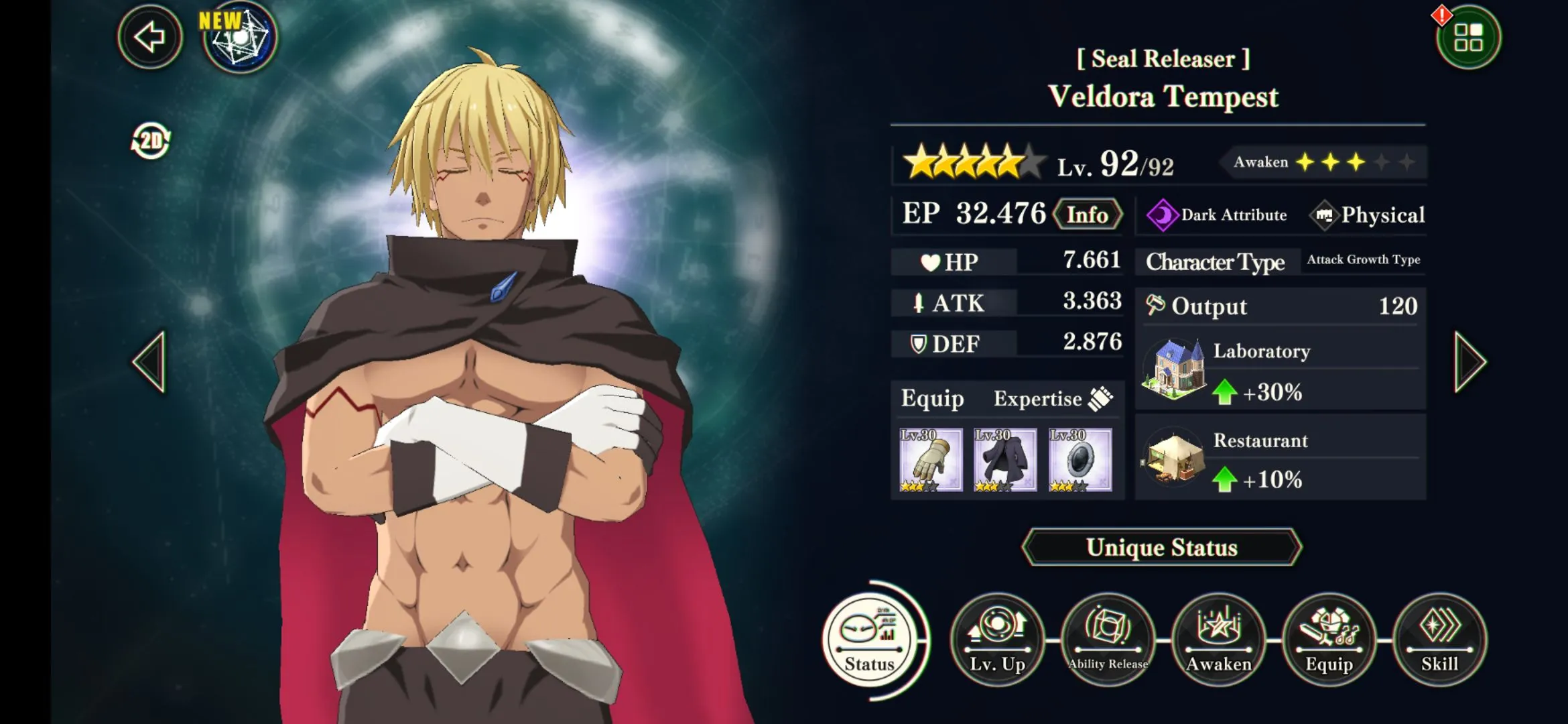Switch to the Awaken tab
Screen dimensions: 1568x724
[x=1218, y=640]
